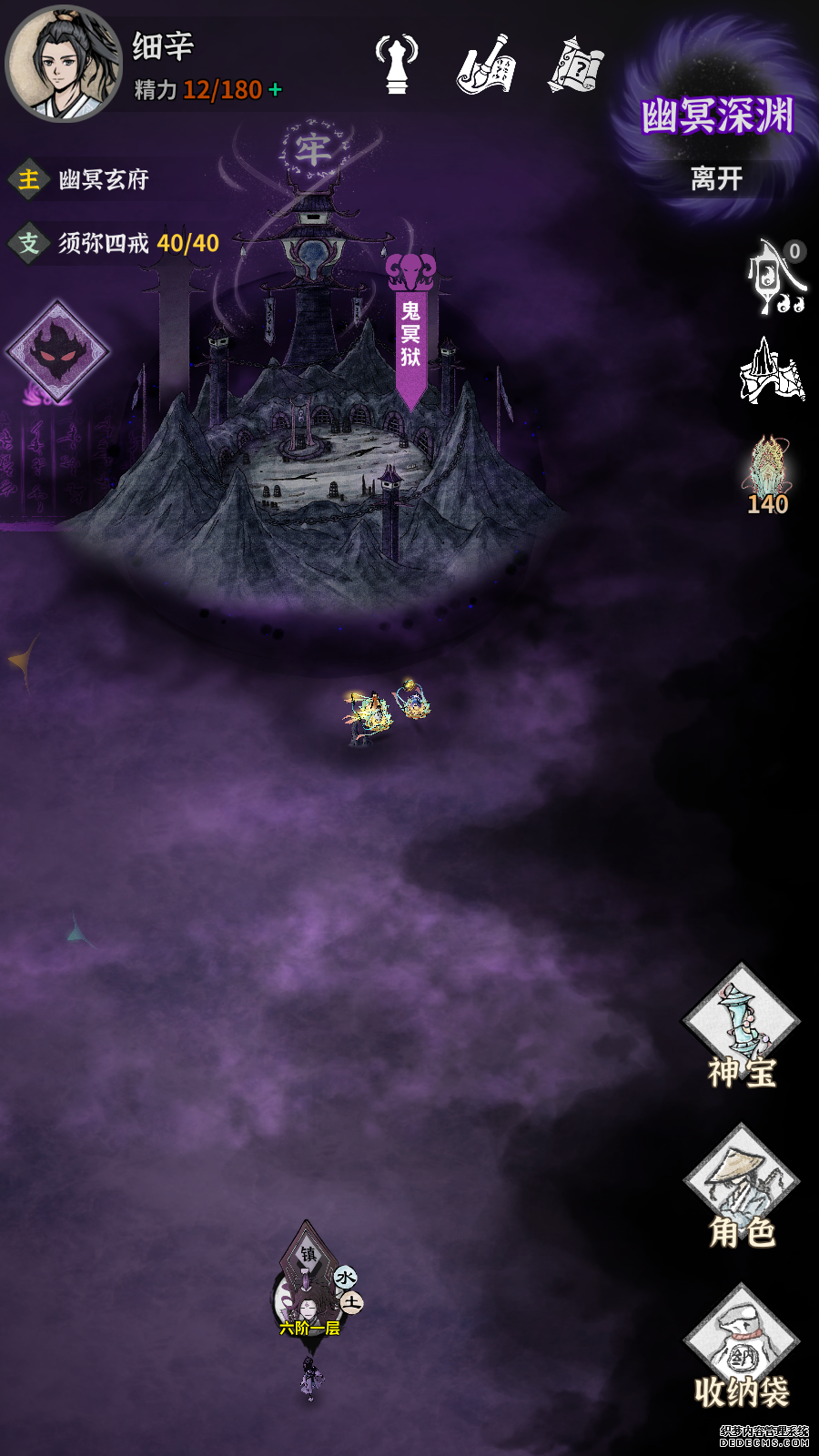The height and width of the screenshot is (1456, 819).
Task: Leave the abyss with 离开 button
Action: pyautogui.click(x=716, y=178)
